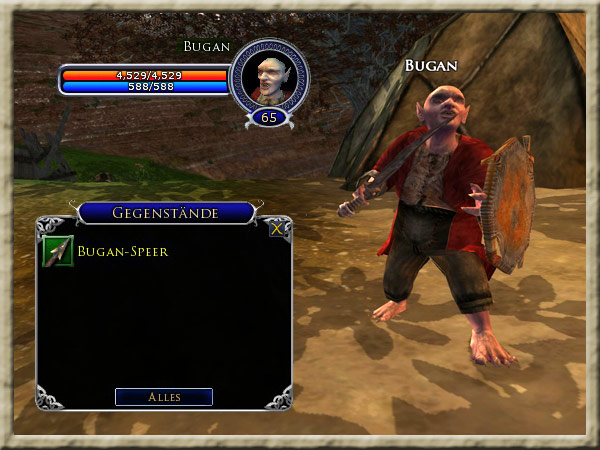This screenshot has height=450, width=600.
Task: Close the Gegenstände loot window
Action: click(x=277, y=228)
